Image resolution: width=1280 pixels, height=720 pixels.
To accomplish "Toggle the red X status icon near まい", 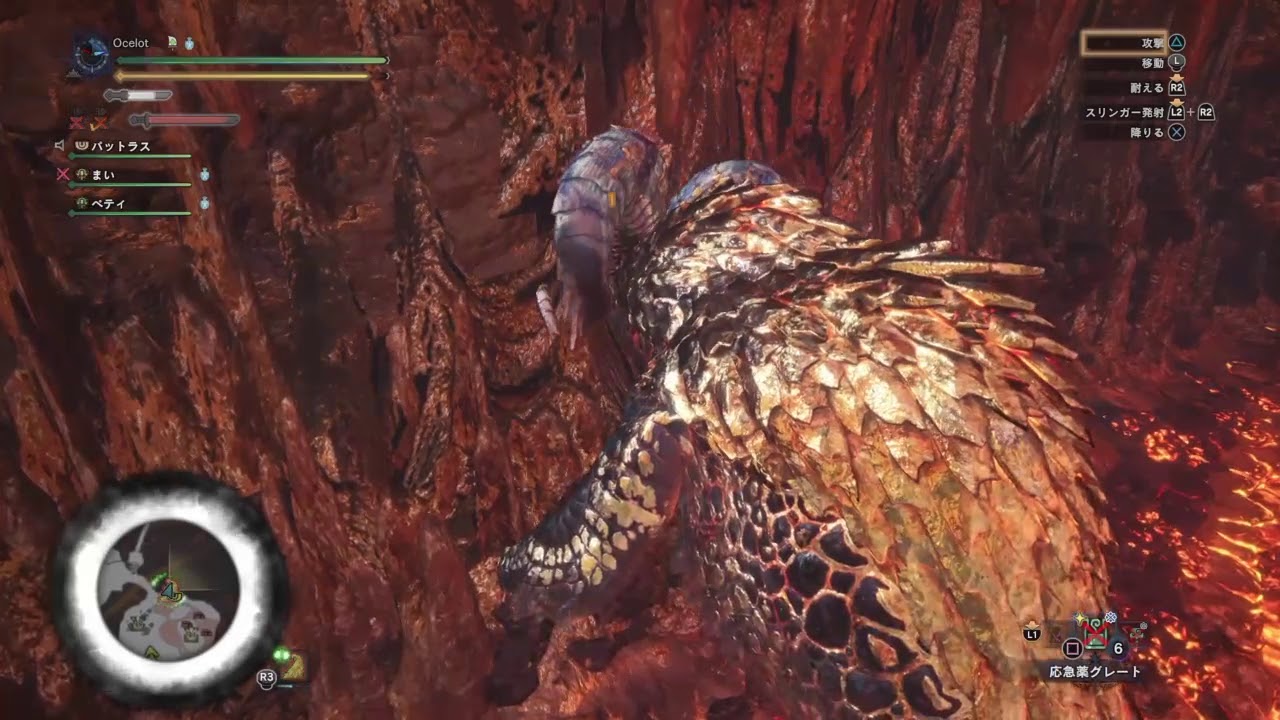I will 64,174.
